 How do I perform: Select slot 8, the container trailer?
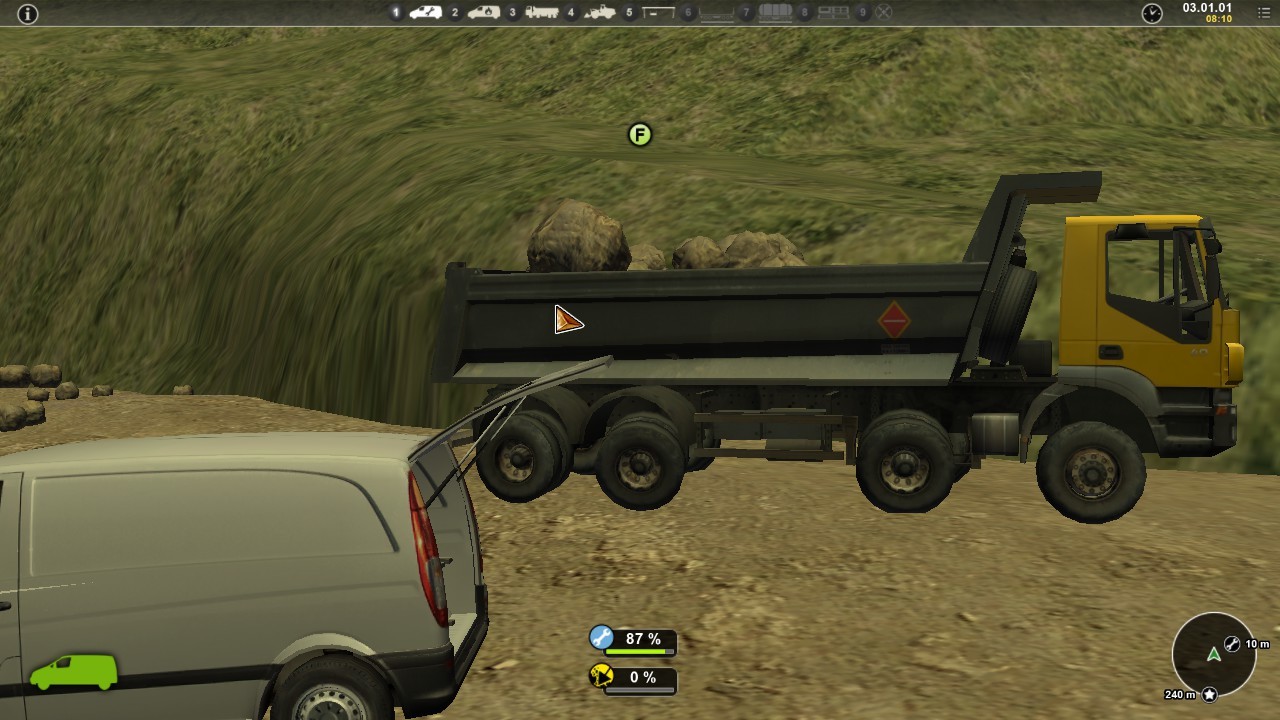pos(833,13)
